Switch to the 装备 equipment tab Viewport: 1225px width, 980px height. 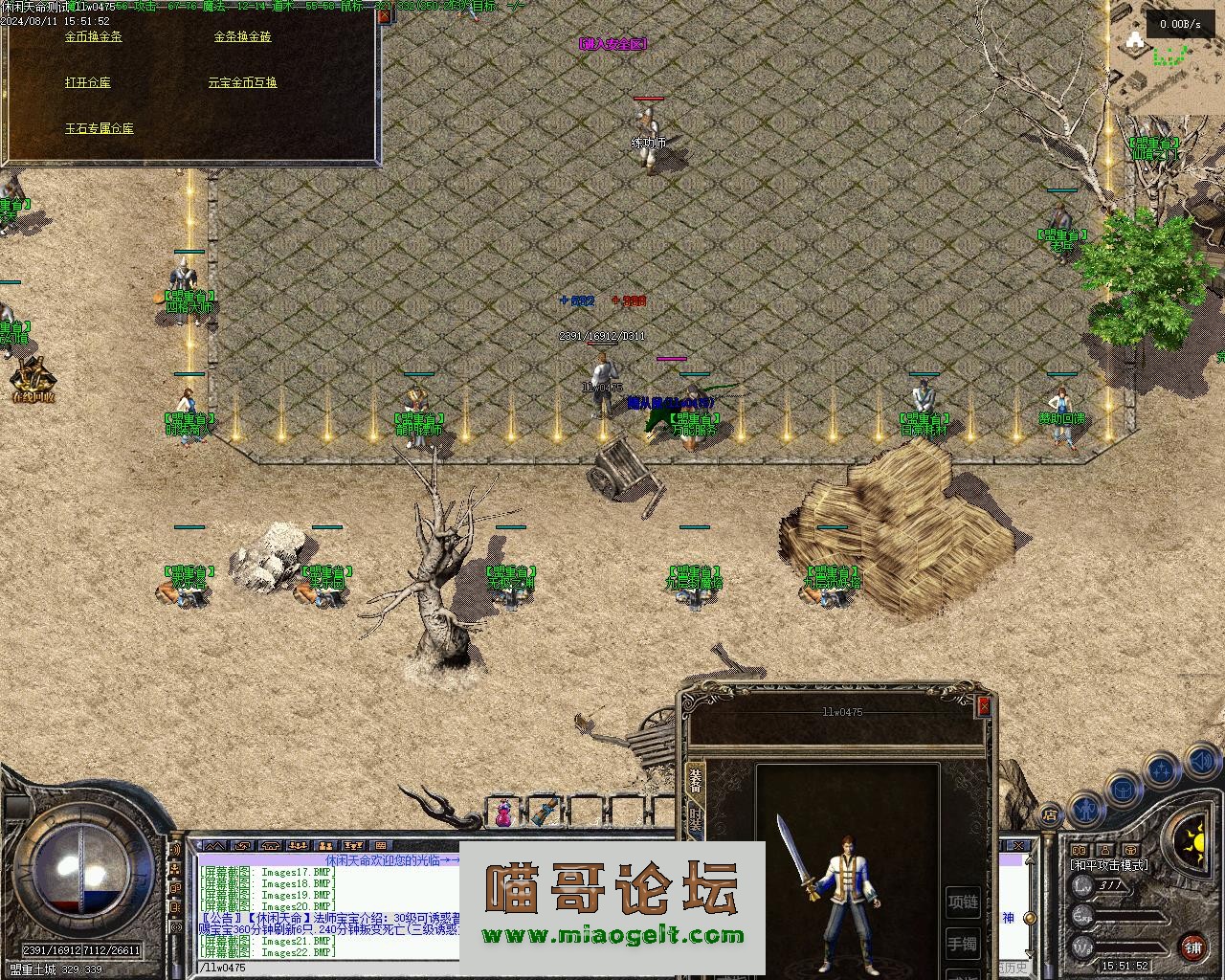point(696,782)
